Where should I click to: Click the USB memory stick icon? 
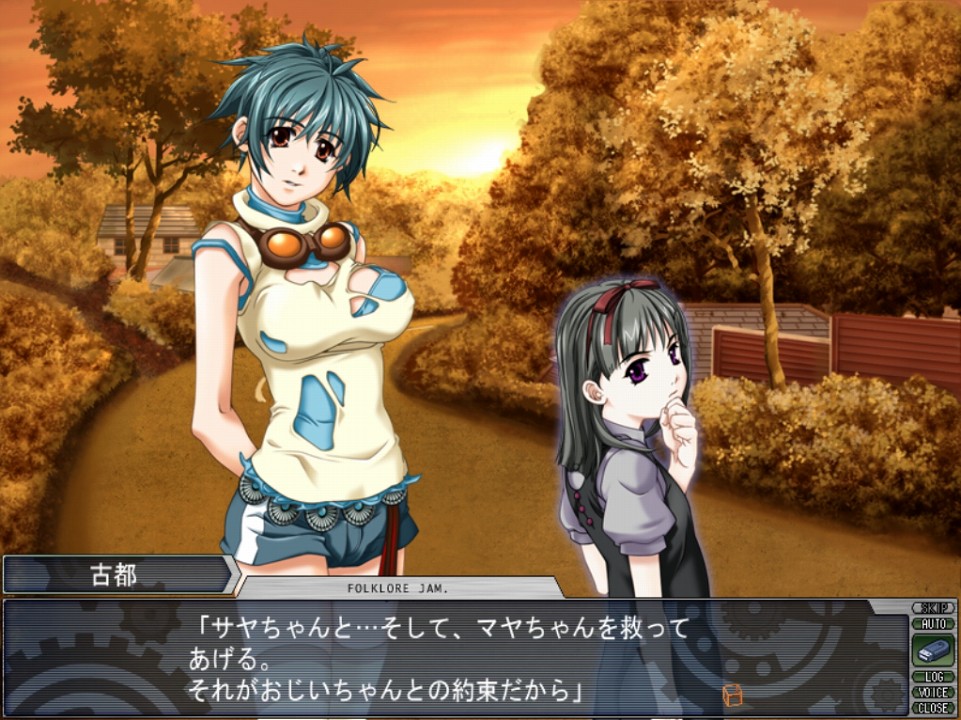click(x=931, y=651)
